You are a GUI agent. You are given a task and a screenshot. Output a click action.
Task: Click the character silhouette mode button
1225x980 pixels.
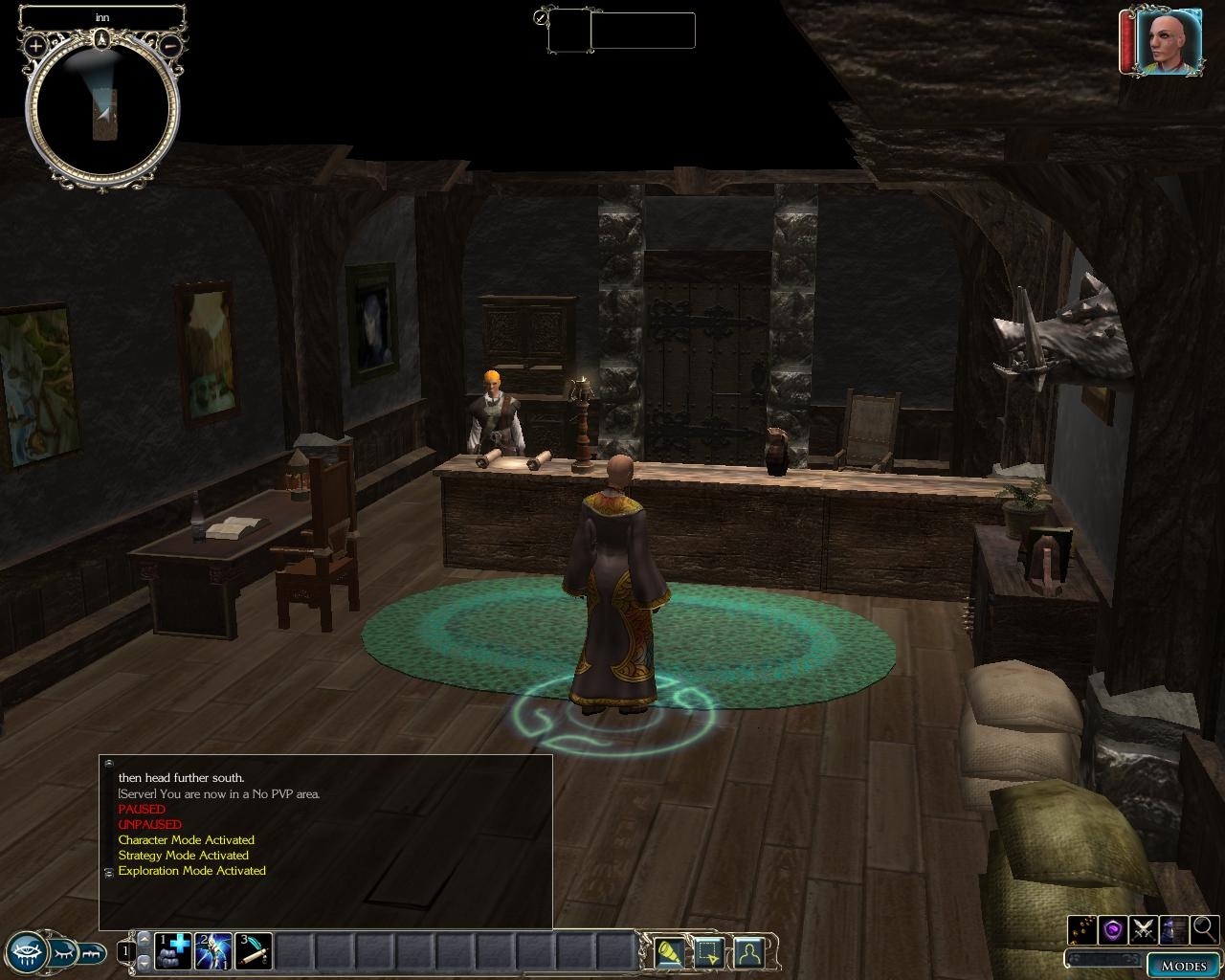748,952
